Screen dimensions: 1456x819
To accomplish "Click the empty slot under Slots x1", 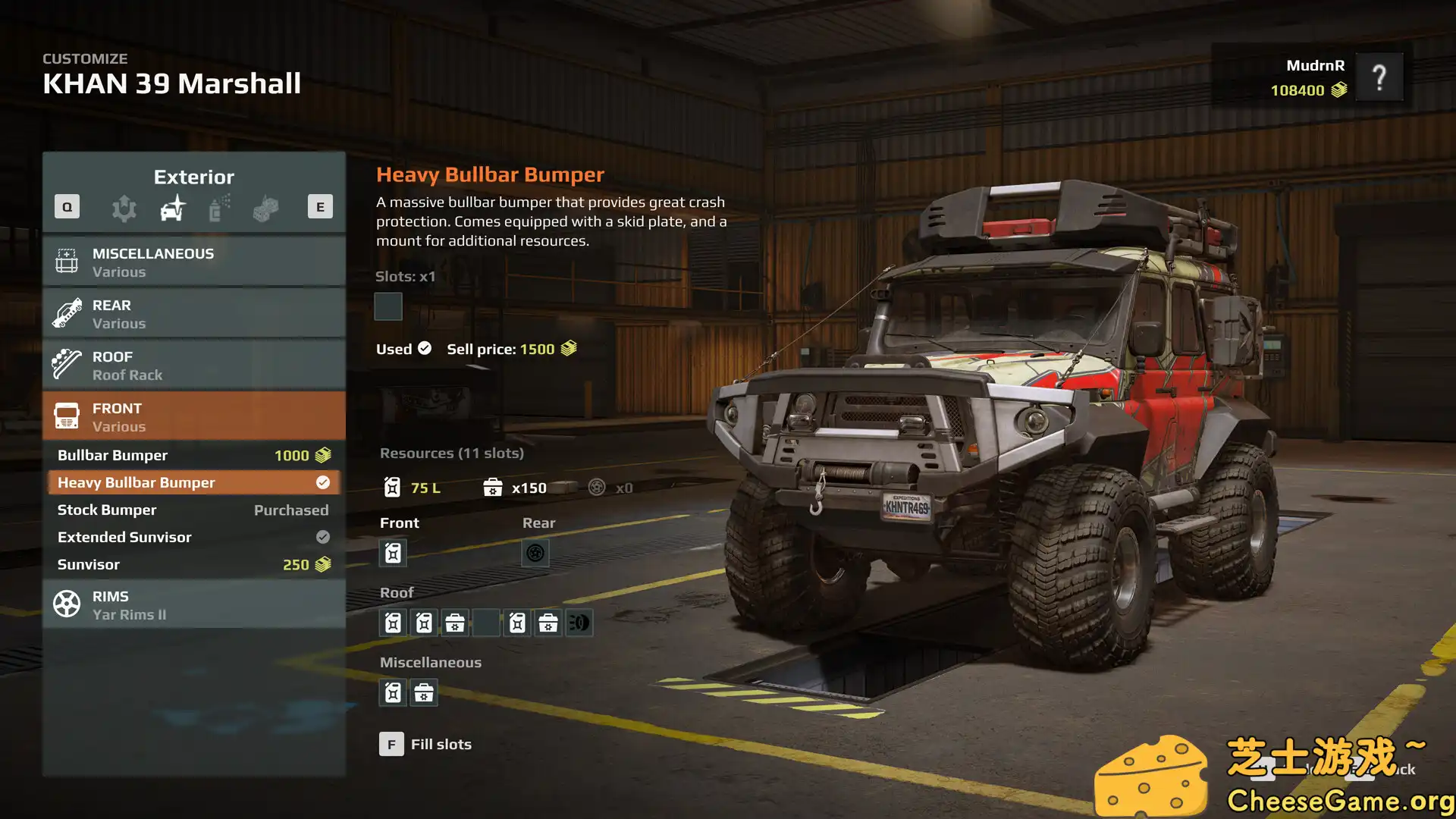I will [x=388, y=306].
